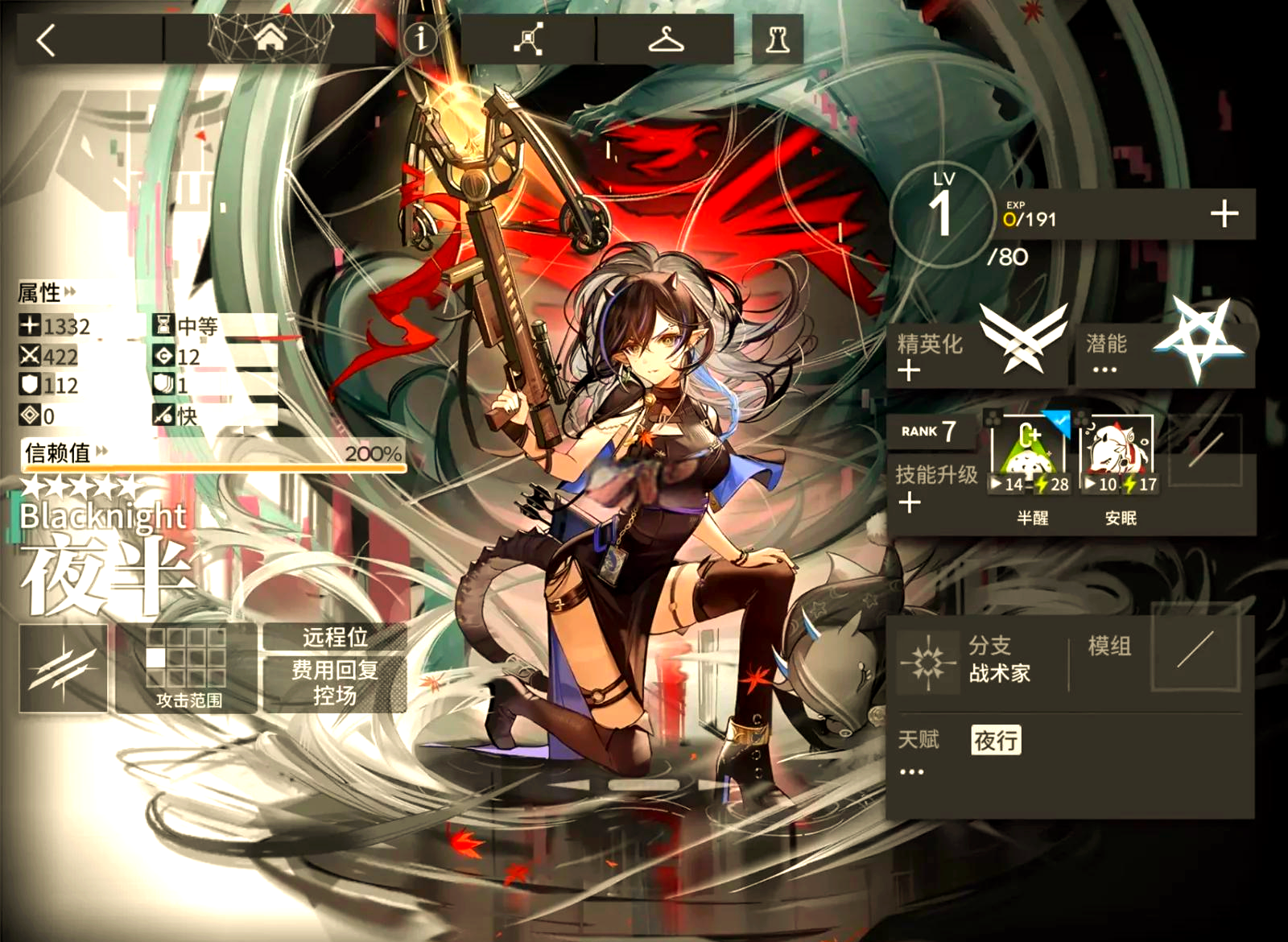Click the 远程位 position tag
This screenshot has width=1288, height=942.
[x=335, y=637]
